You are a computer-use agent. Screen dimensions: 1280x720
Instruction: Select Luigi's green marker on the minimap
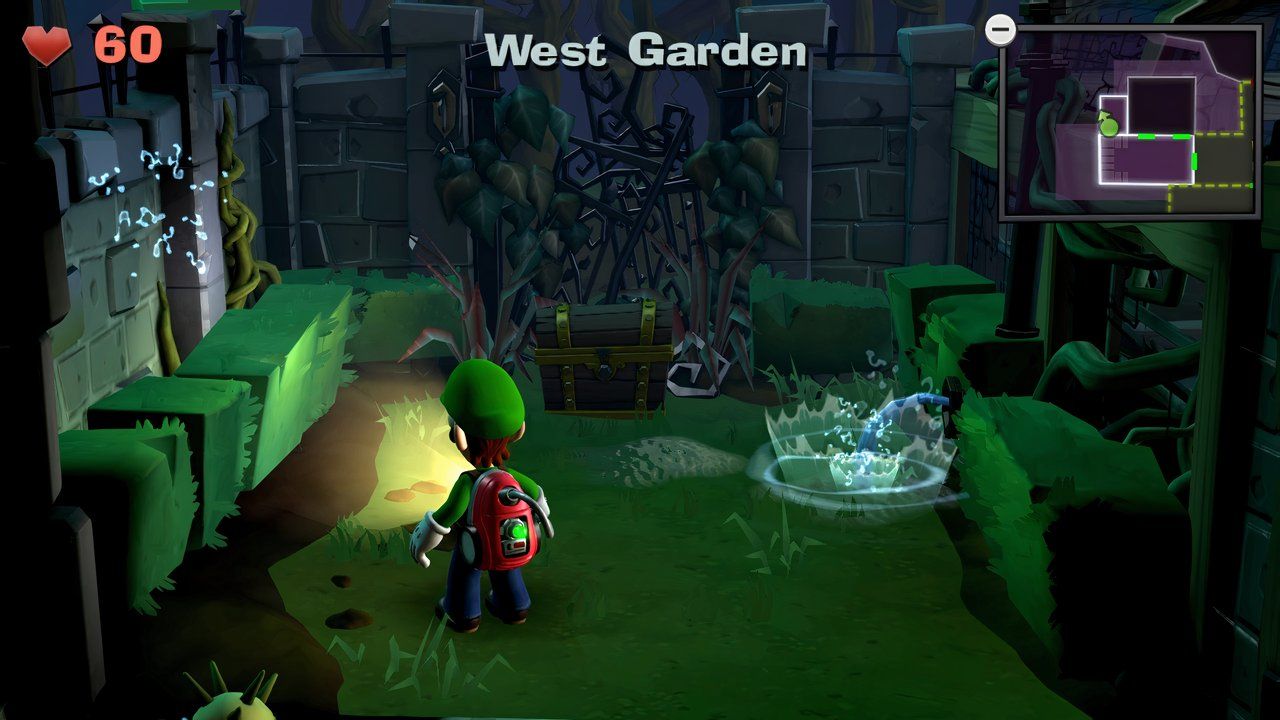click(1108, 125)
